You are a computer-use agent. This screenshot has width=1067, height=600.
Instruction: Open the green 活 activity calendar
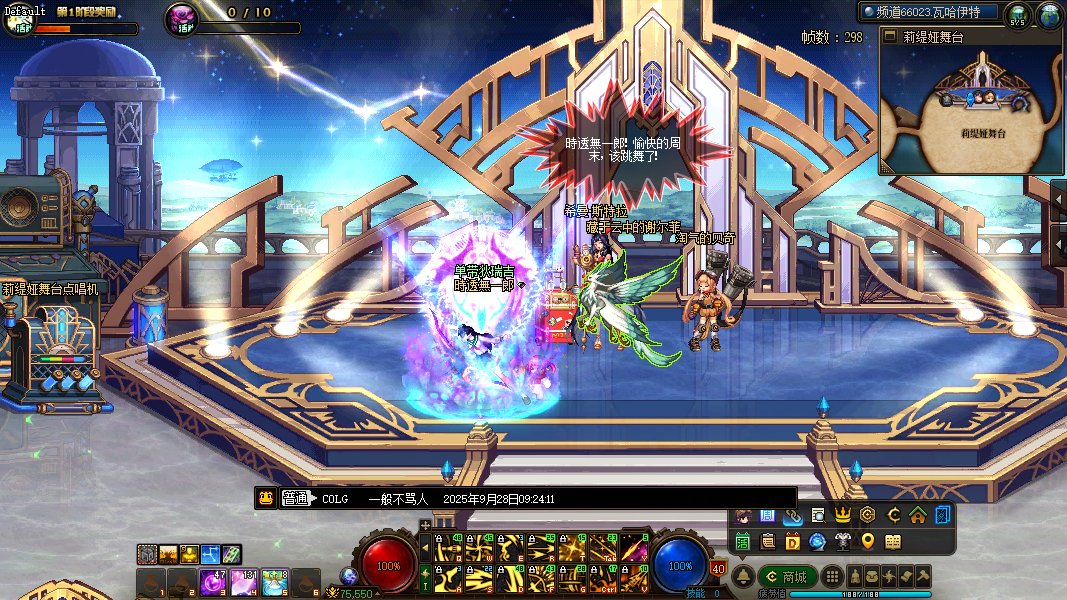[x=743, y=542]
